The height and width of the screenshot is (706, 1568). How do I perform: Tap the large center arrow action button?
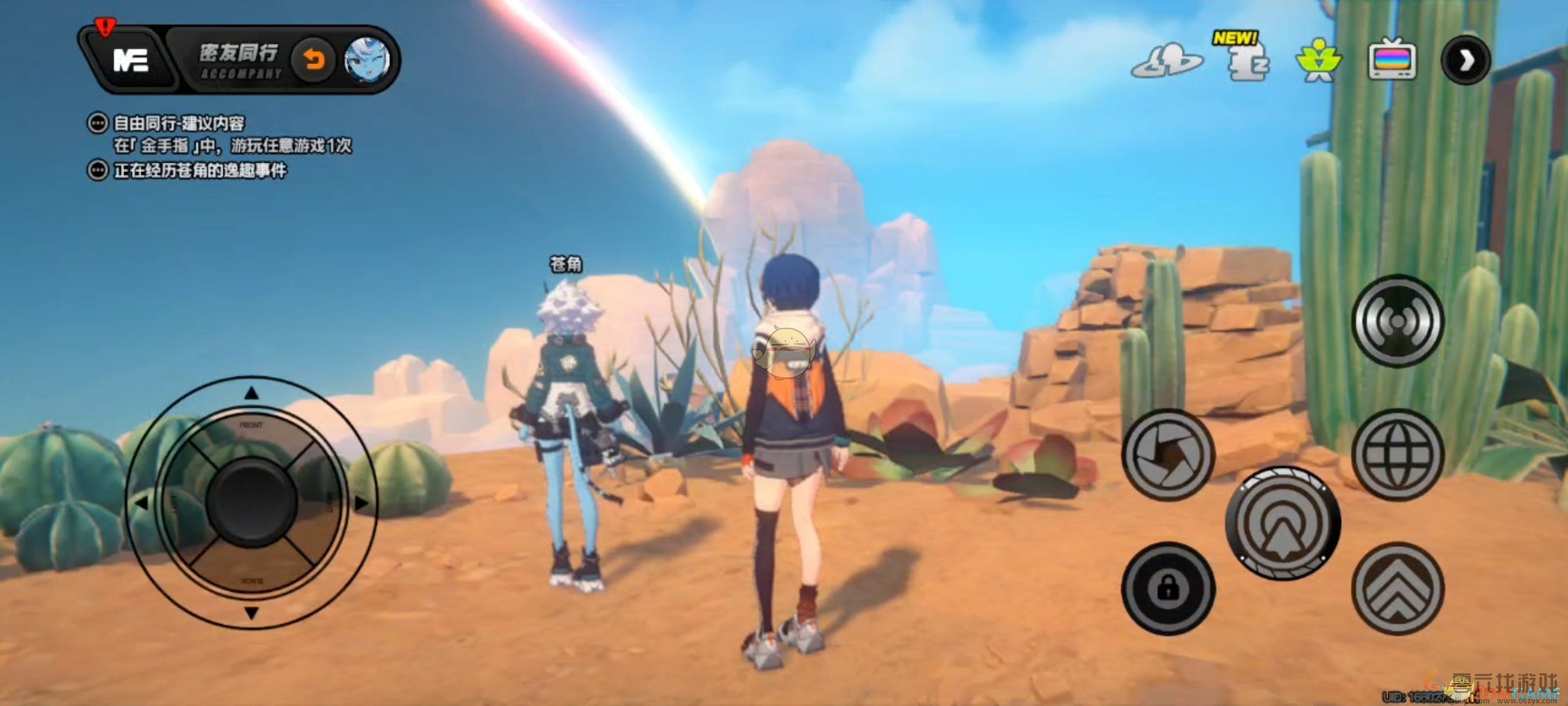pos(1282,523)
